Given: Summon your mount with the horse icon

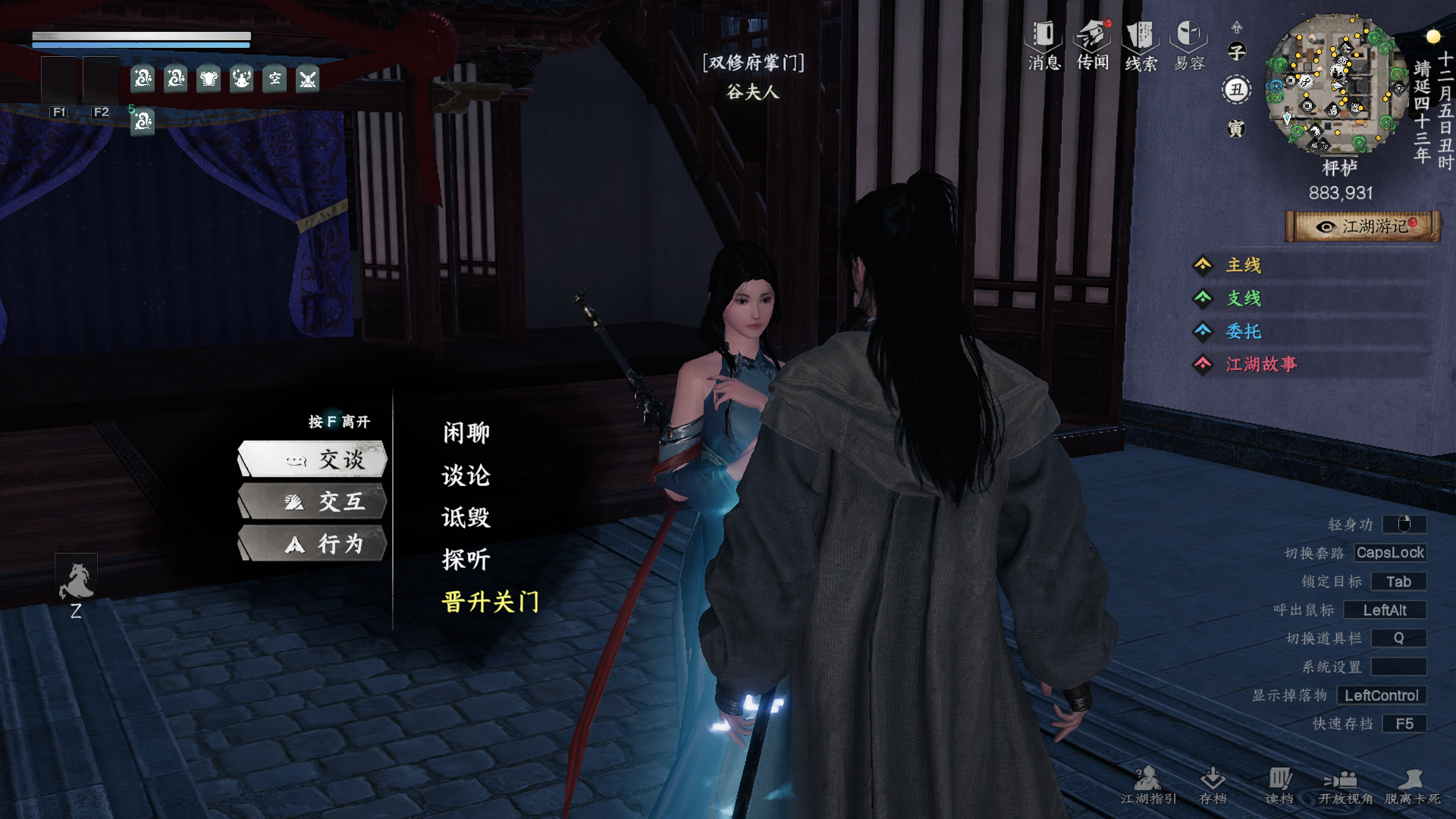Looking at the screenshot, I should pos(77,579).
